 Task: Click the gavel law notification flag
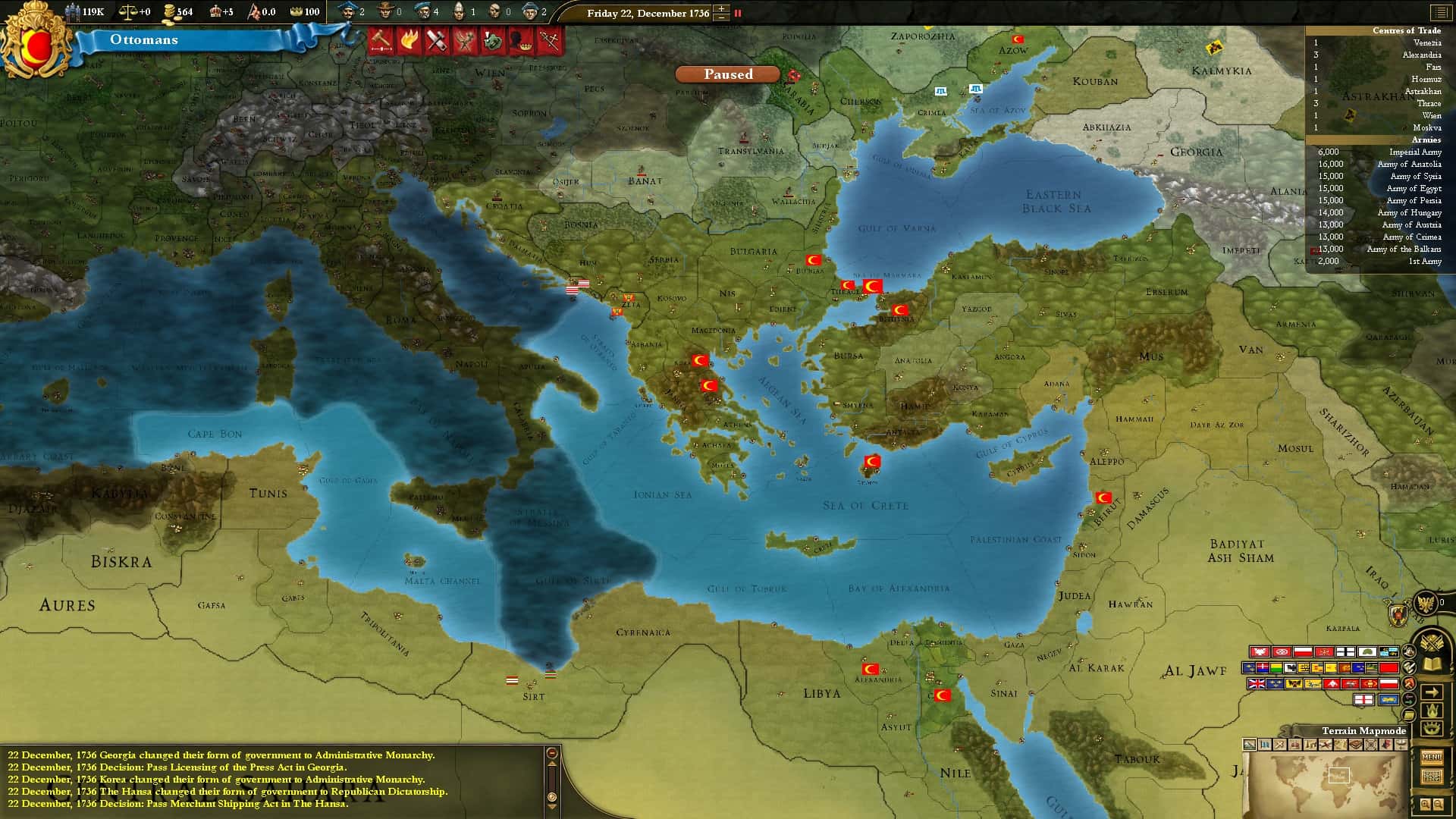(x=380, y=40)
